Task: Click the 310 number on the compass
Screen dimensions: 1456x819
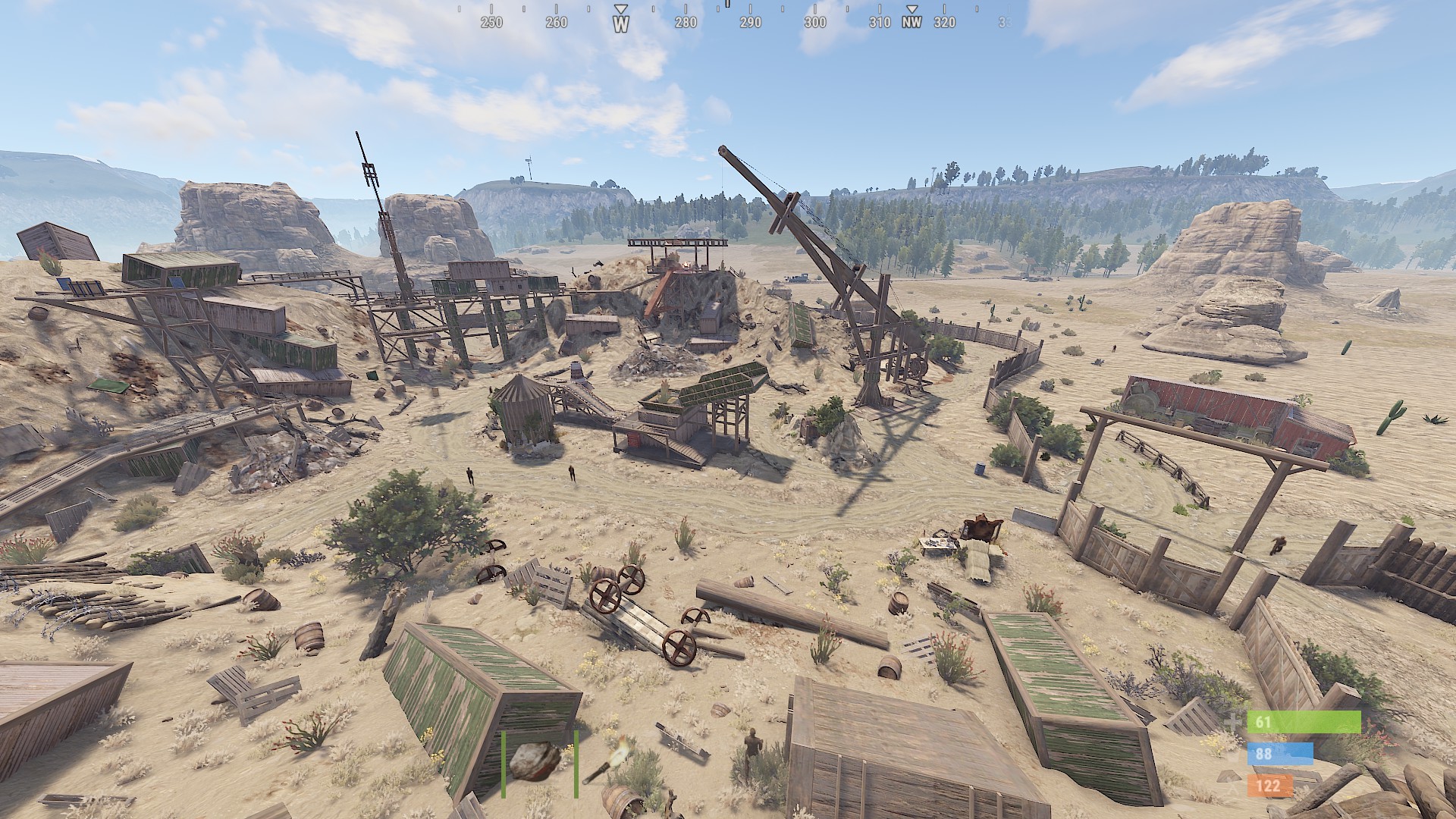Action: point(879,23)
